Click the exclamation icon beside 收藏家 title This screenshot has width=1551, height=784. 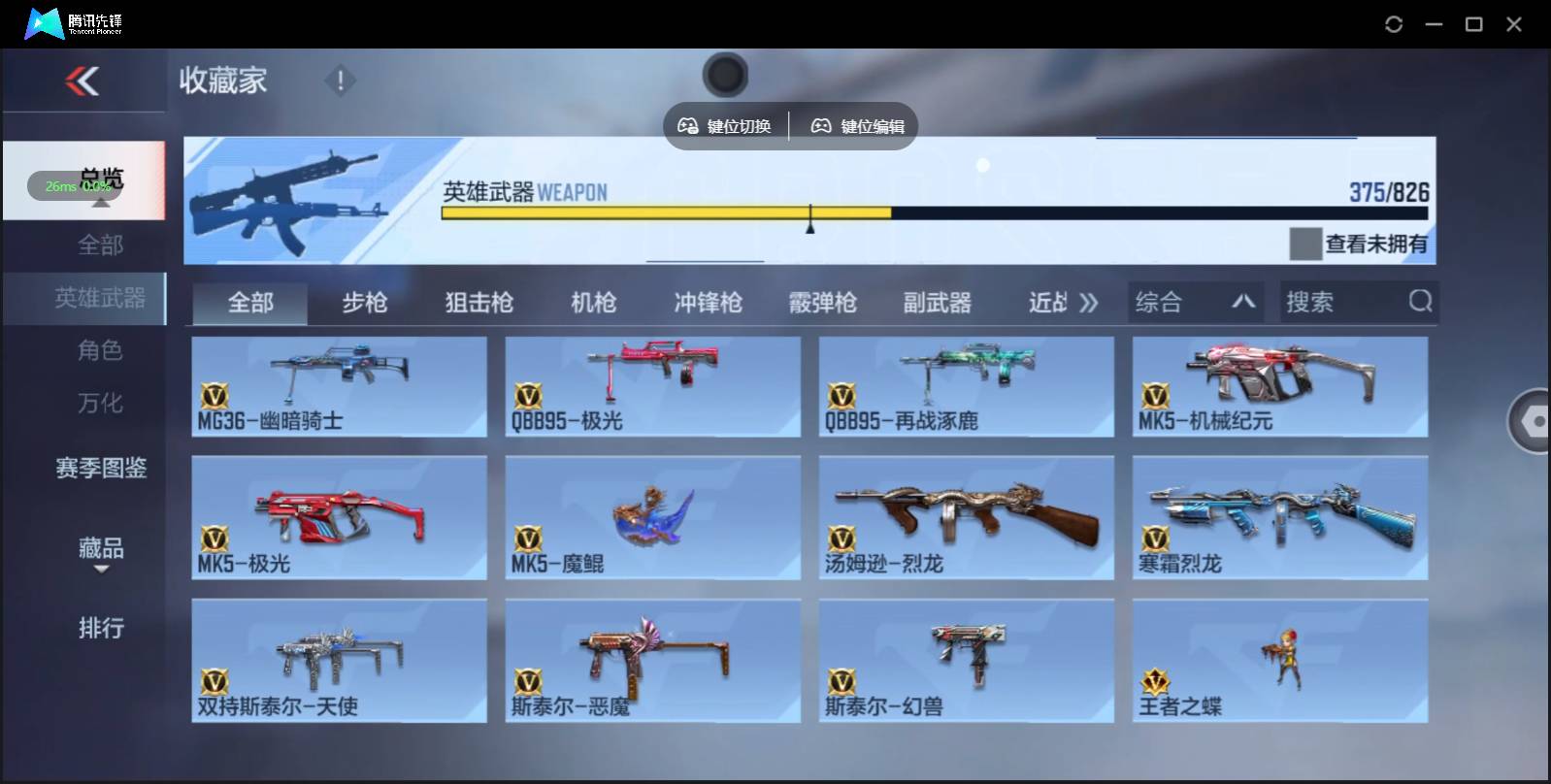coord(340,82)
